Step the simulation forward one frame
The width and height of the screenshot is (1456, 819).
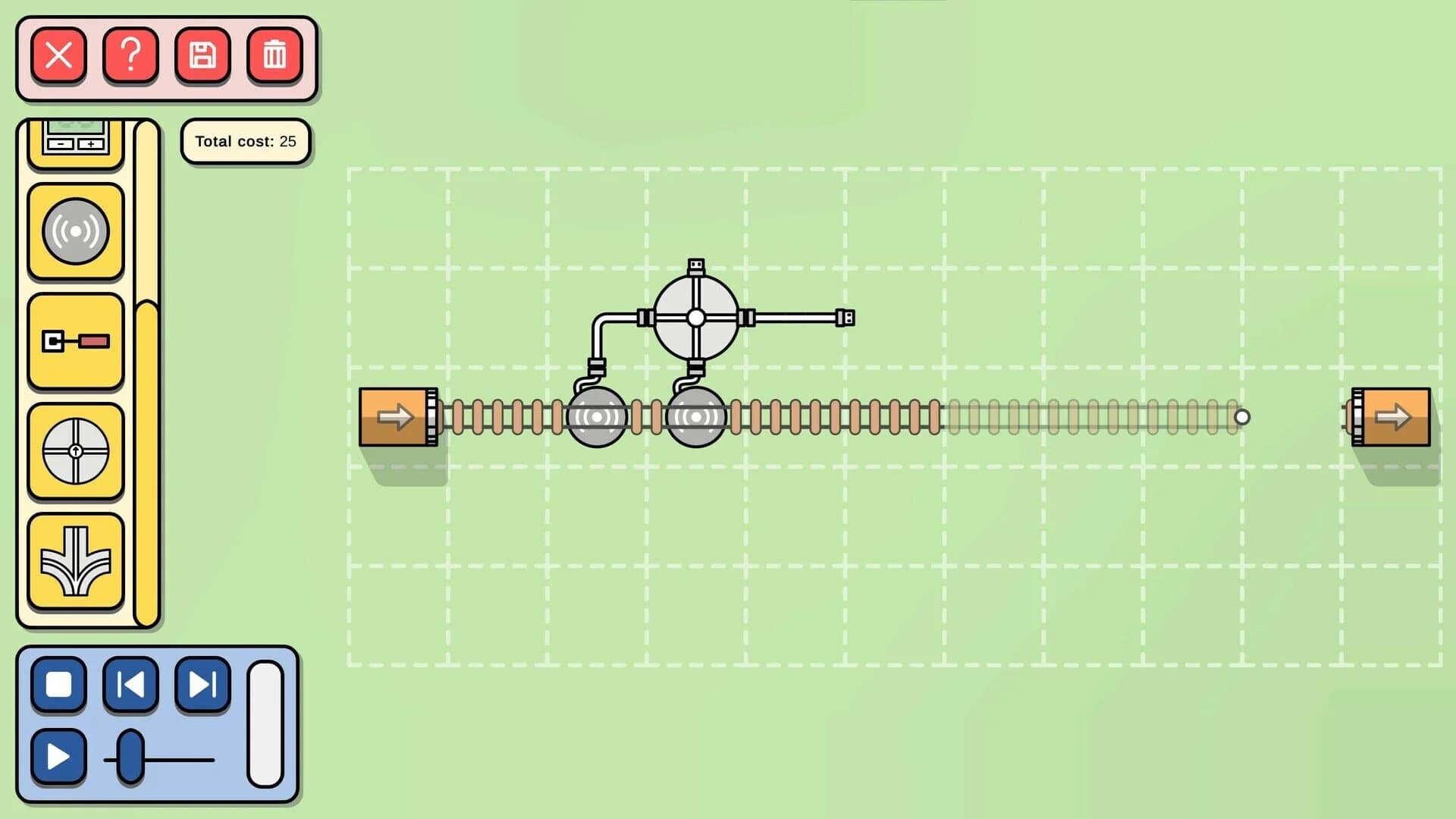pos(201,686)
